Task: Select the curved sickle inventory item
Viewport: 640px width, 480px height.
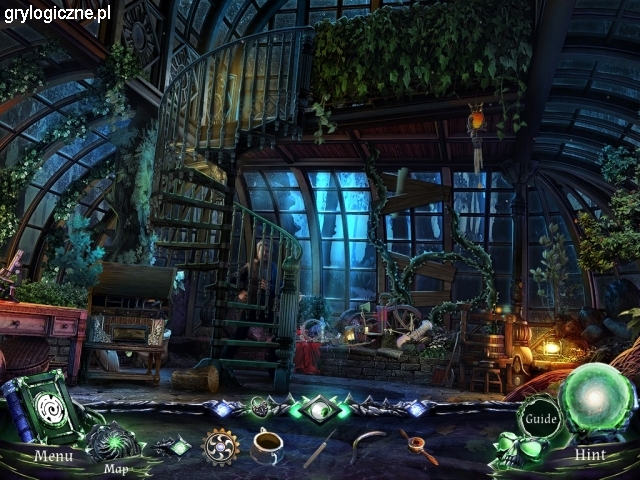Action: click(x=370, y=442)
